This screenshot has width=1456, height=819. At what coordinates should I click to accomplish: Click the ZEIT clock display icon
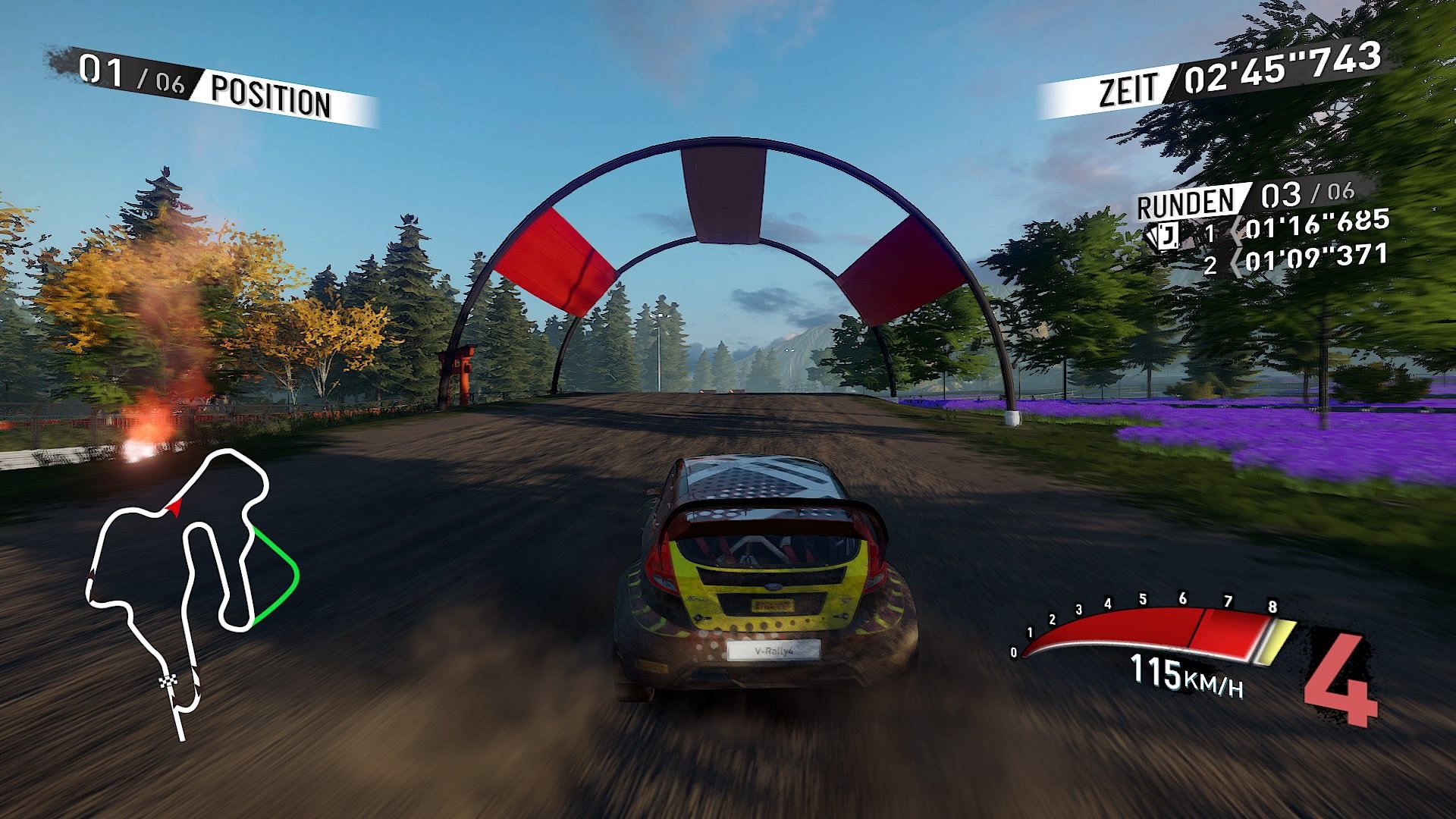click(1129, 84)
